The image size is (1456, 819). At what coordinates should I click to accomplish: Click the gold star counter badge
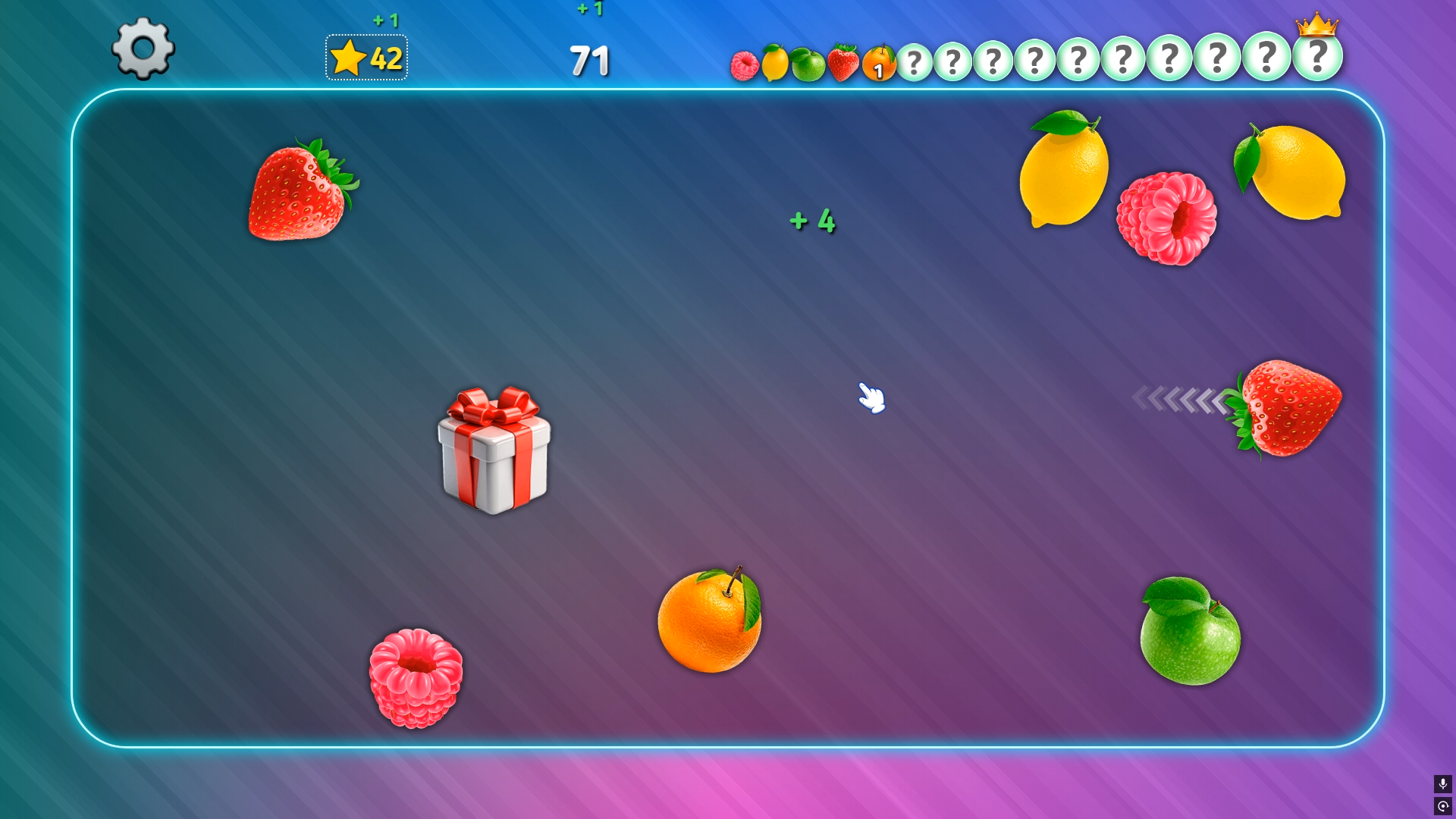pyautogui.click(x=366, y=55)
